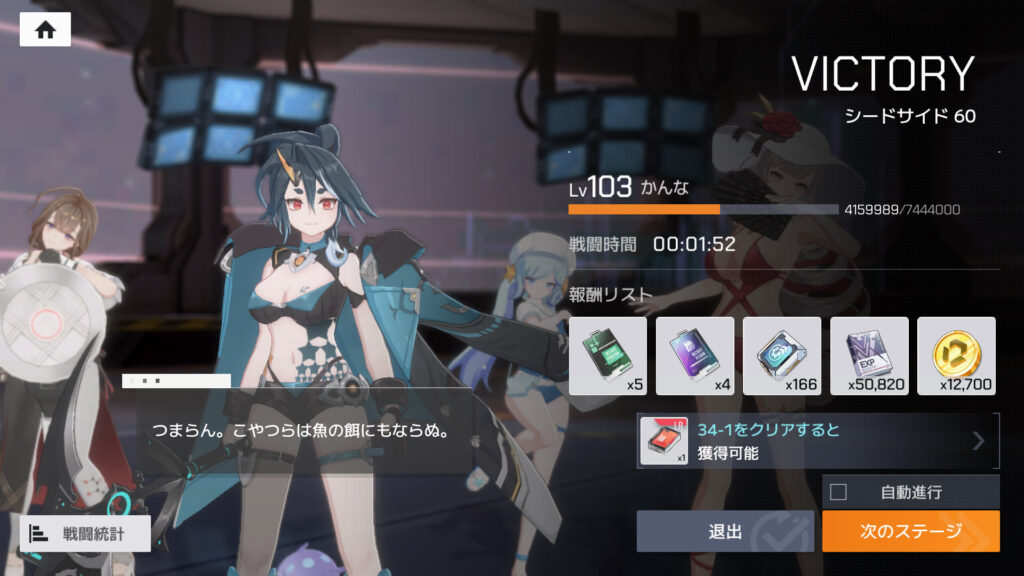
Task: Proceed with 次のステージ button
Action: [x=910, y=531]
